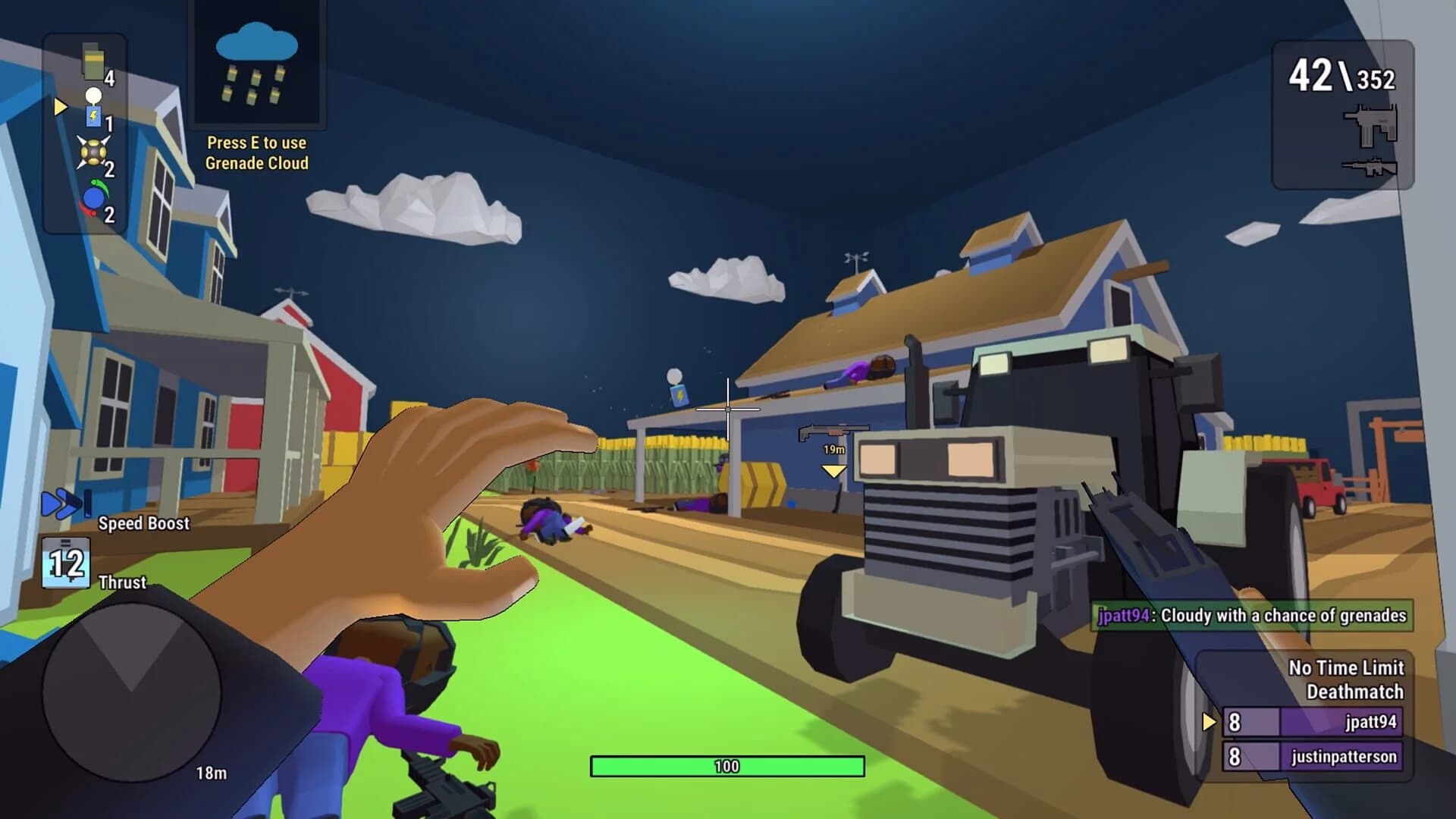Toggle the scoreboard marker next to jpatt94
The width and height of the screenshot is (1456, 819).
pyautogui.click(x=1211, y=723)
